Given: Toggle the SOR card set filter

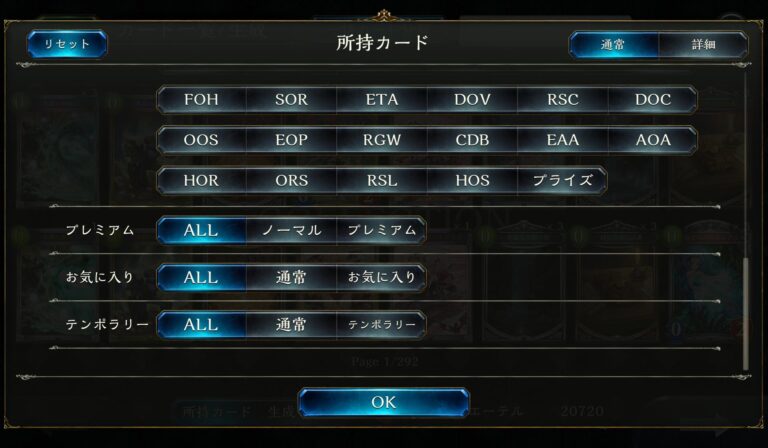Looking at the screenshot, I should pos(291,100).
